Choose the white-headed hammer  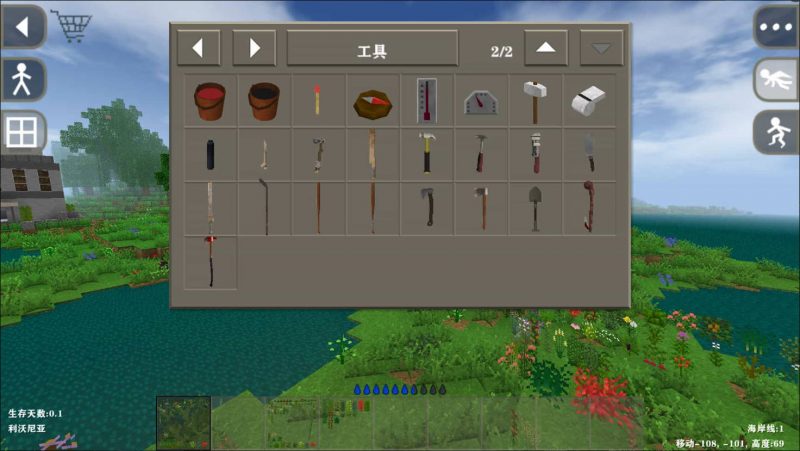tap(535, 101)
